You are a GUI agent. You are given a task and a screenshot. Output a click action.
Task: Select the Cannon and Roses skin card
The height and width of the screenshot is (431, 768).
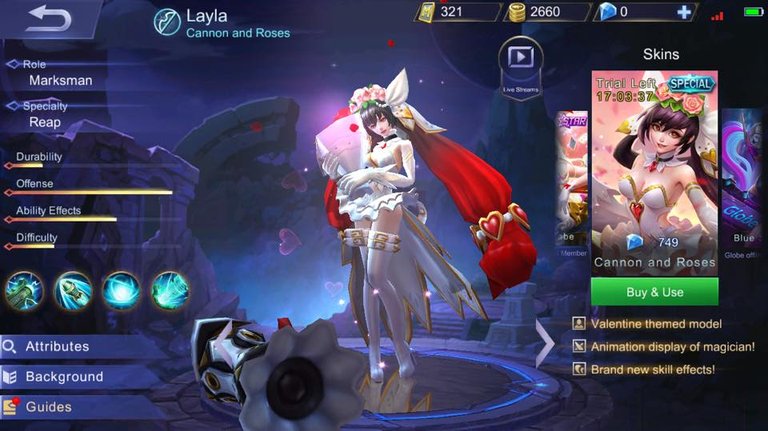(654, 170)
